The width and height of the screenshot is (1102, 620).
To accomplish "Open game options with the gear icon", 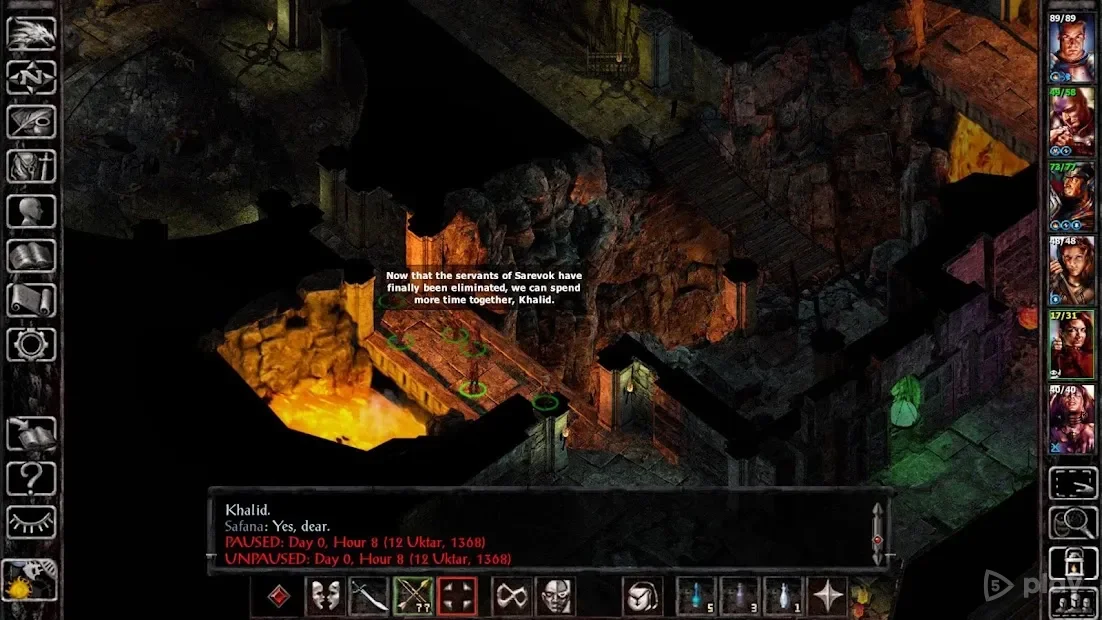I will (31, 345).
